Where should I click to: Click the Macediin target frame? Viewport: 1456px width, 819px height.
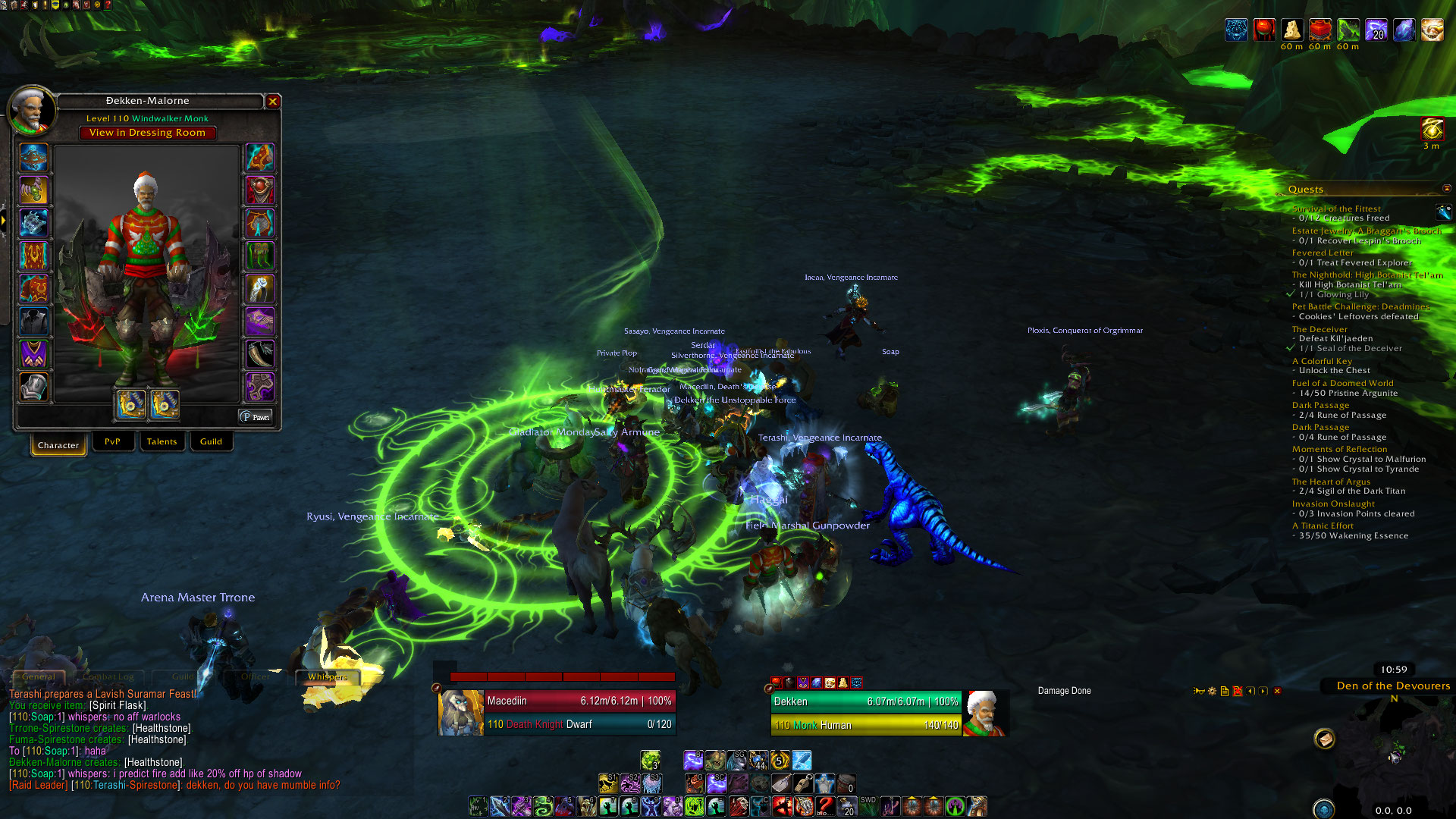pos(557,712)
